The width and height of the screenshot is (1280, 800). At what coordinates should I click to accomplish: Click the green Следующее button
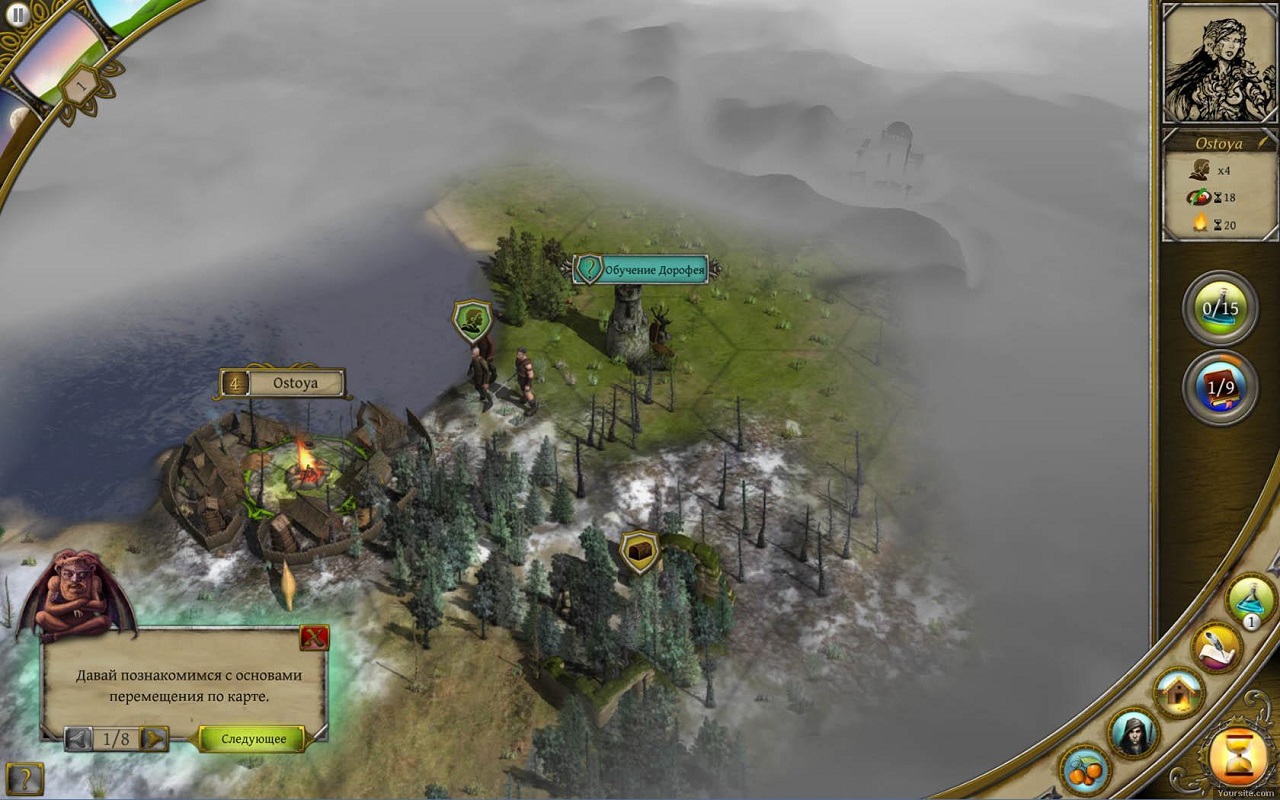[253, 739]
